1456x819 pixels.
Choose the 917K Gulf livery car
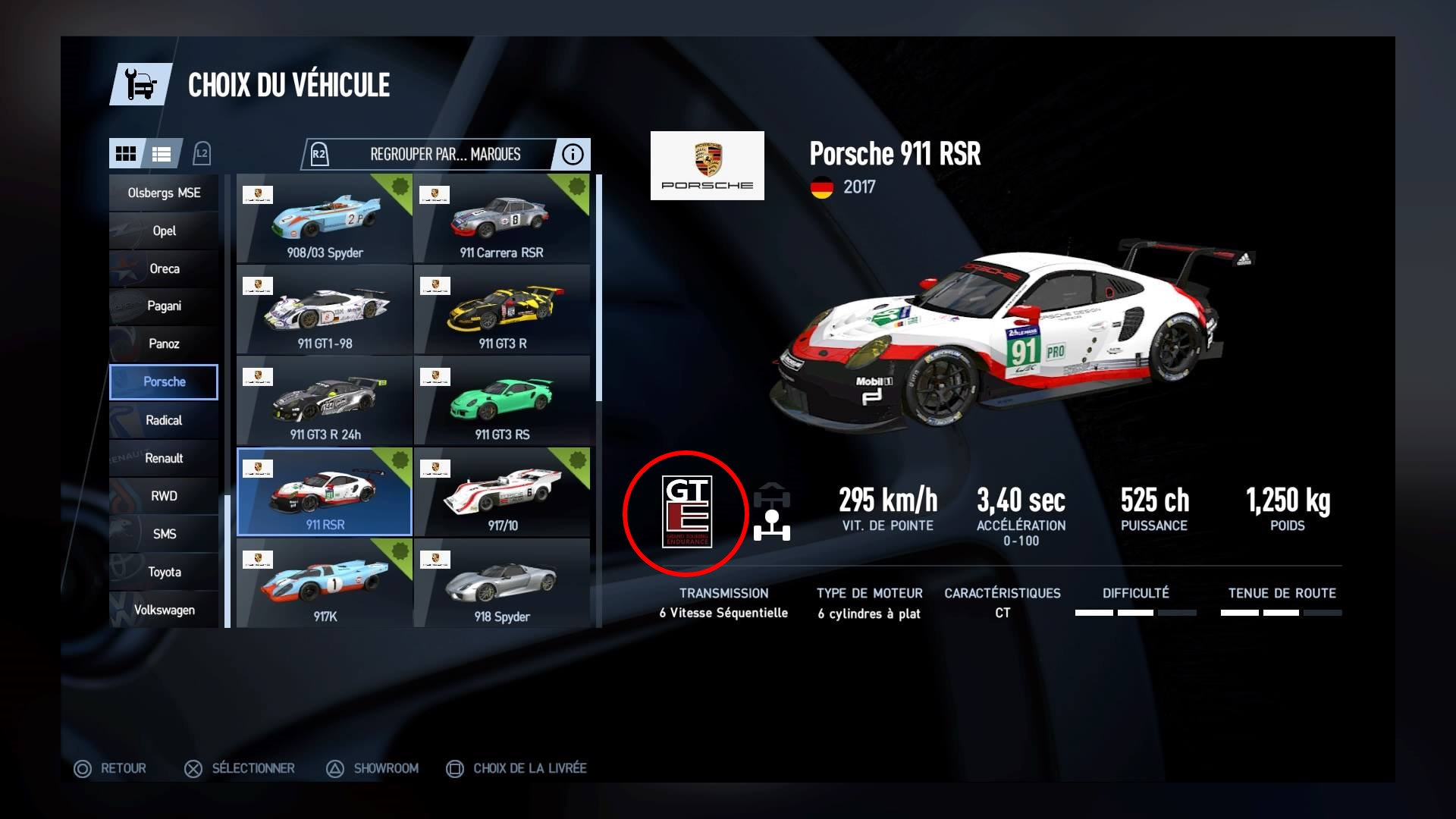(325, 583)
